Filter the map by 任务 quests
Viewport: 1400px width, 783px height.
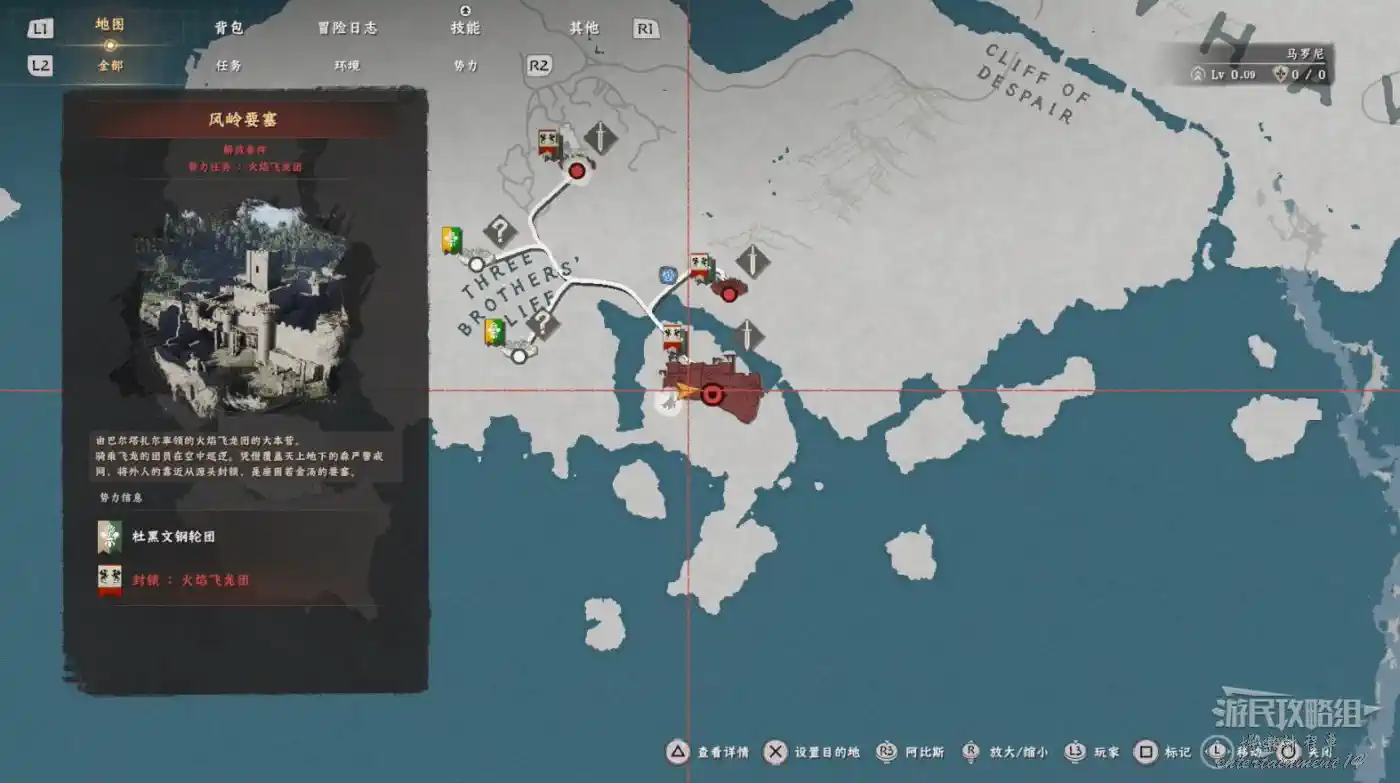tap(229, 66)
